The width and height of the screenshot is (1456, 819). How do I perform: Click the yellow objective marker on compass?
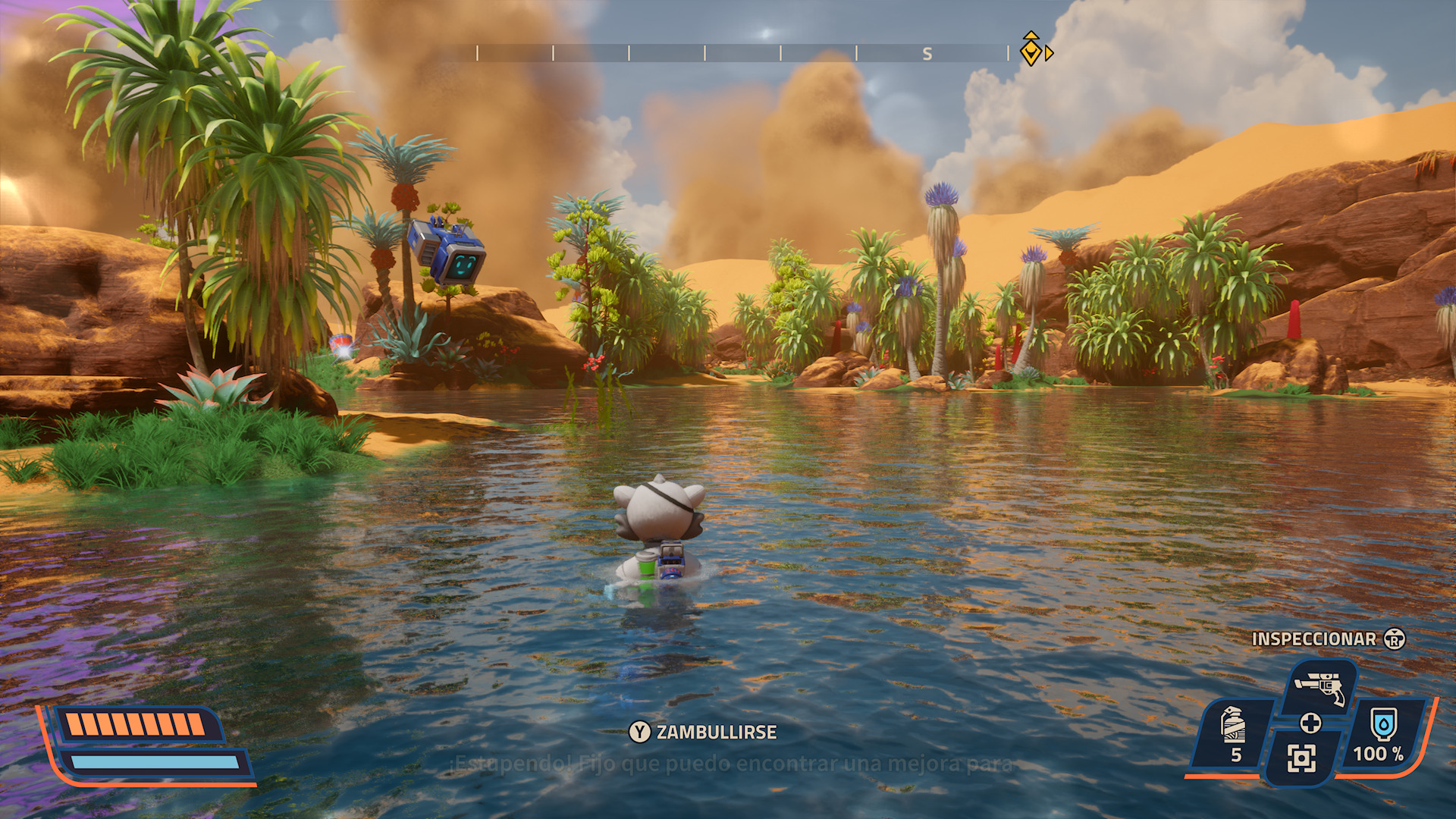pos(1031,52)
